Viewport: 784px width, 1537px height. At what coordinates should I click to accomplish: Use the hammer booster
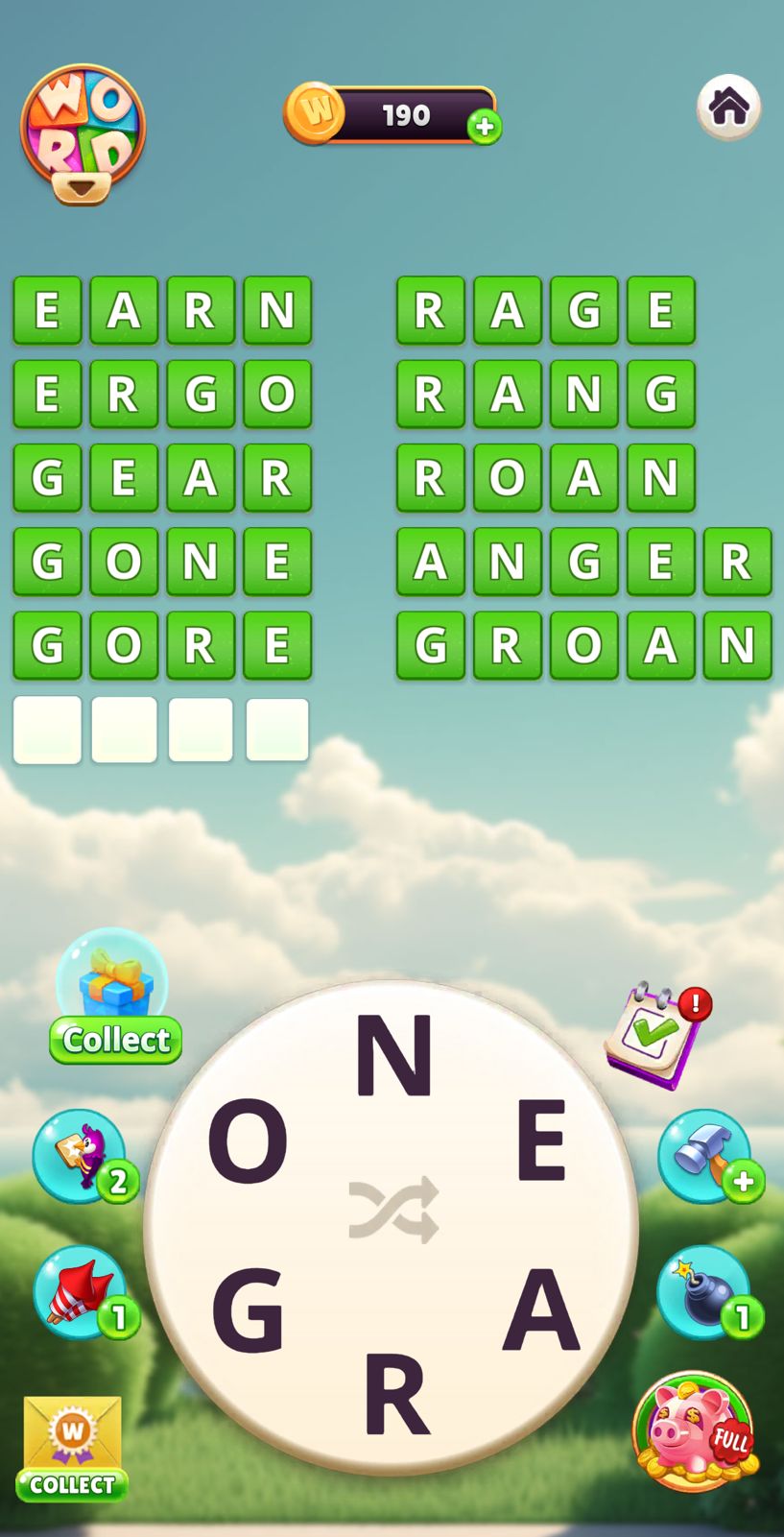[705, 1155]
